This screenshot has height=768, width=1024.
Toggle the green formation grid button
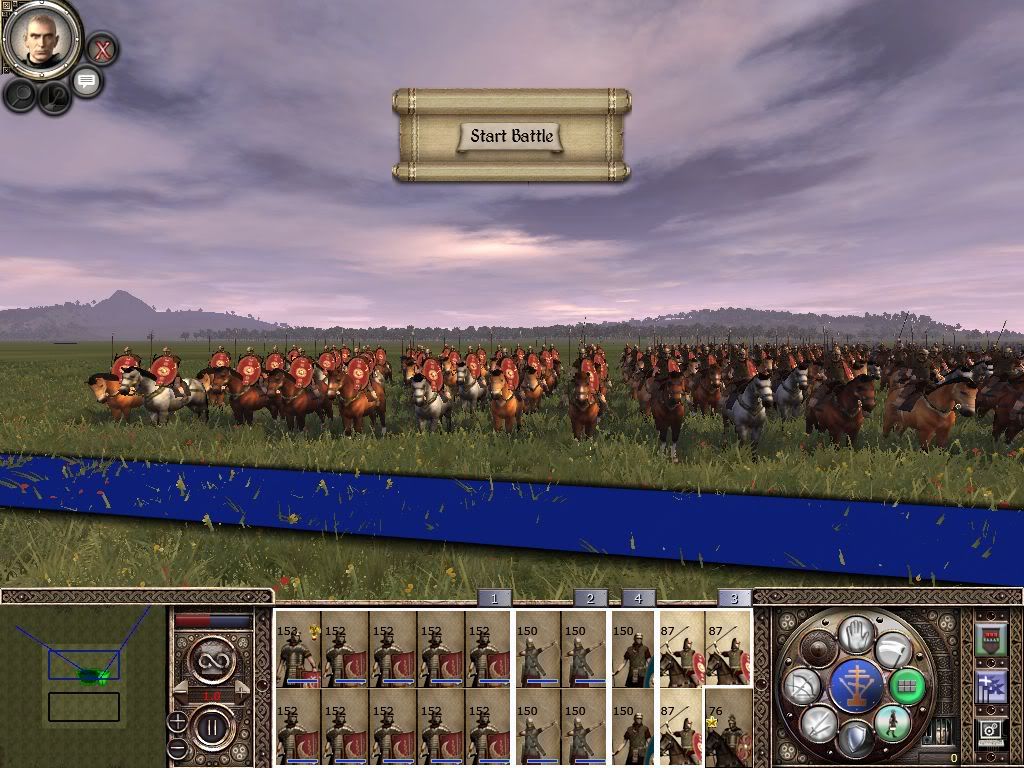pyautogui.click(x=906, y=686)
